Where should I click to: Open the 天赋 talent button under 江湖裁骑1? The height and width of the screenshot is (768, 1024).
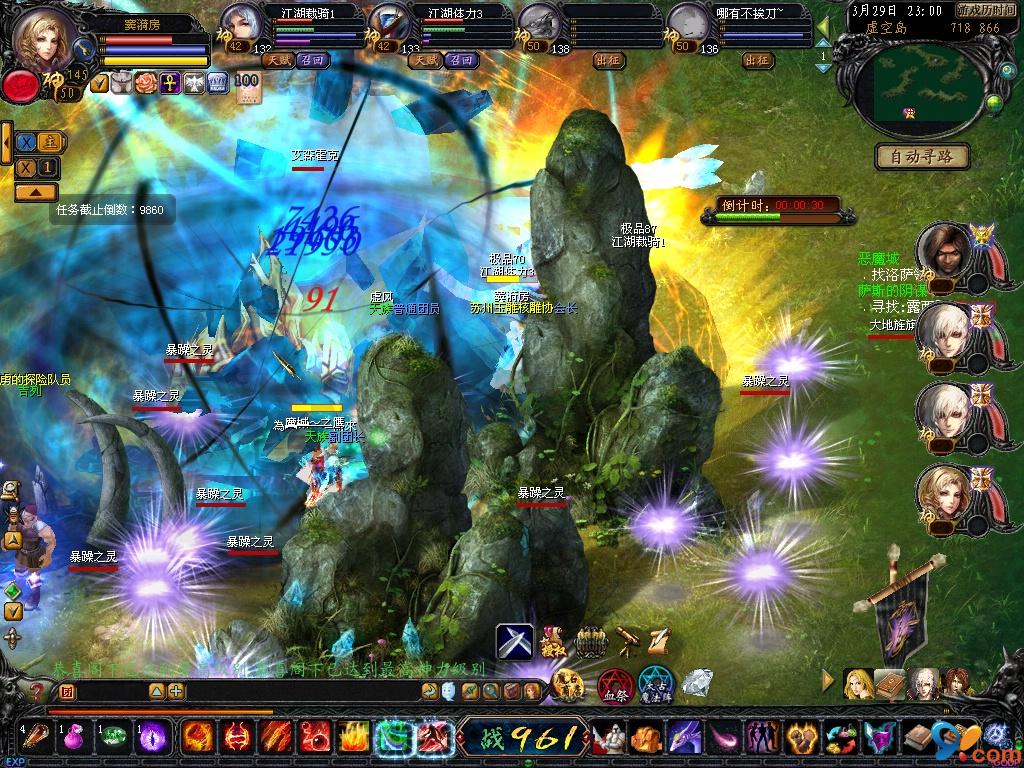276,60
